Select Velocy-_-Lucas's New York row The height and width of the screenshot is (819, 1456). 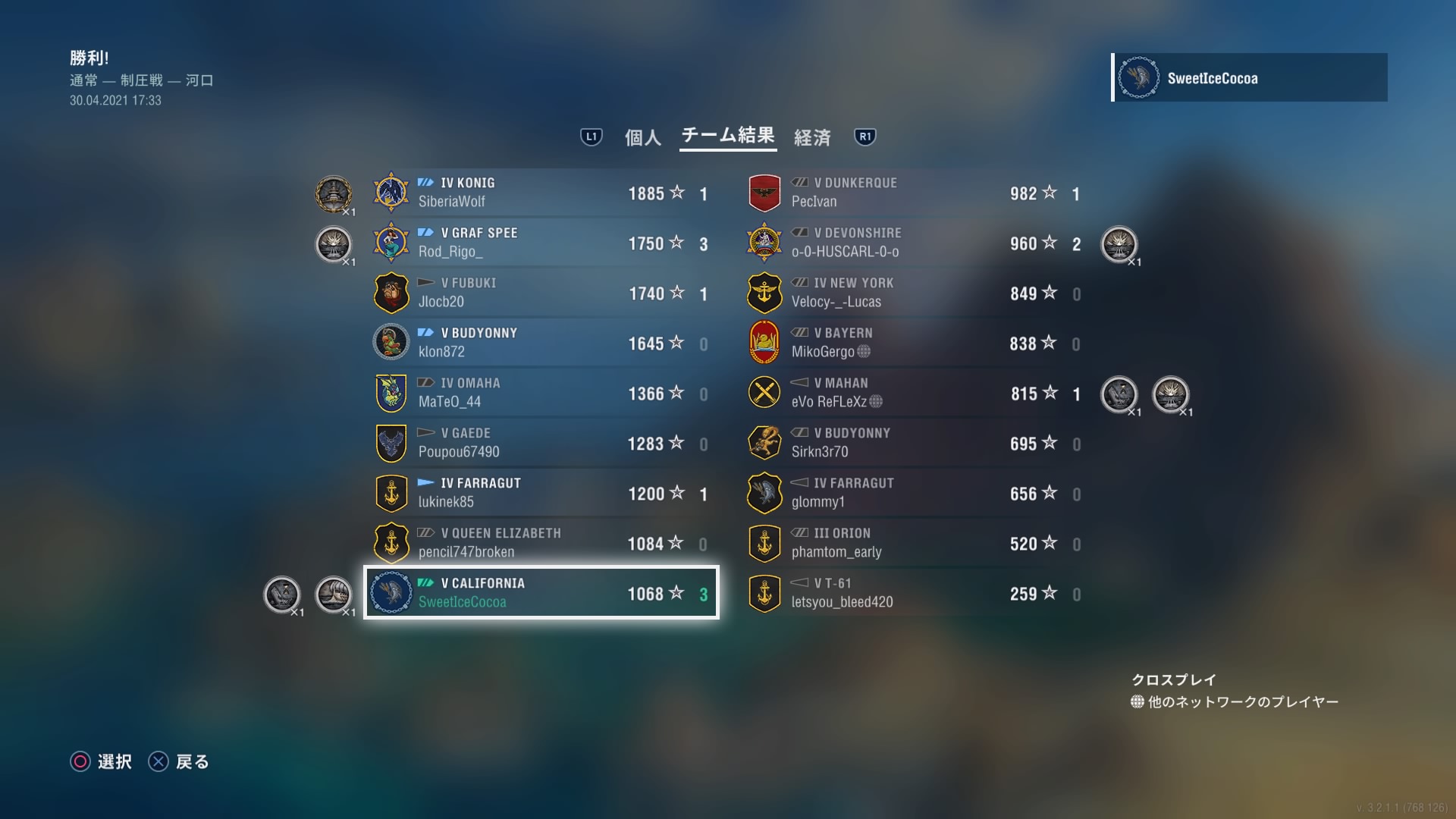coord(915,293)
